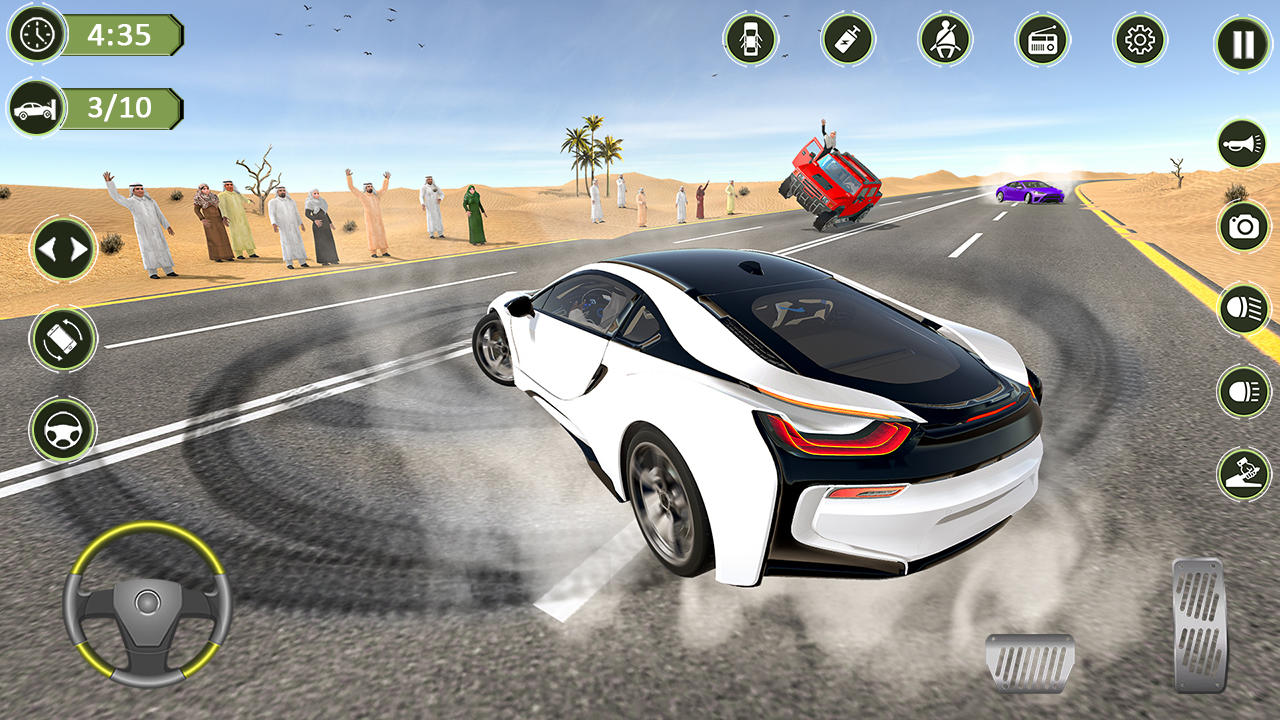This screenshot has height=720, width=1280.
Task: Step on the accelerator pedal
Action: pyautogui.click(x=1200, y=625)
